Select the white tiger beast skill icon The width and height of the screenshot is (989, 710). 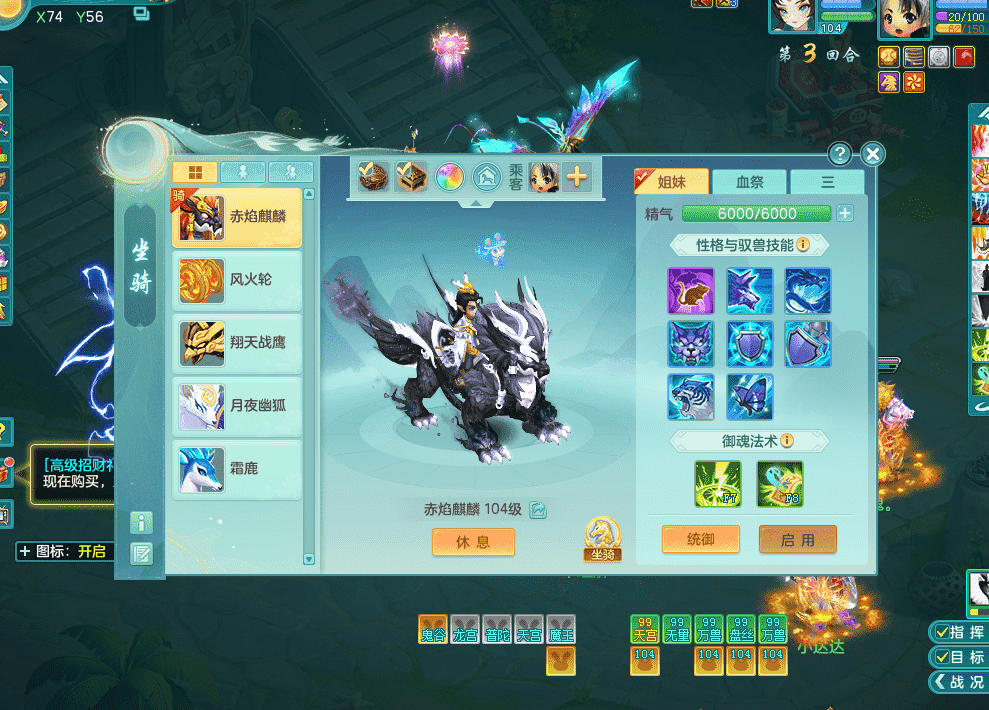[690, 396]
